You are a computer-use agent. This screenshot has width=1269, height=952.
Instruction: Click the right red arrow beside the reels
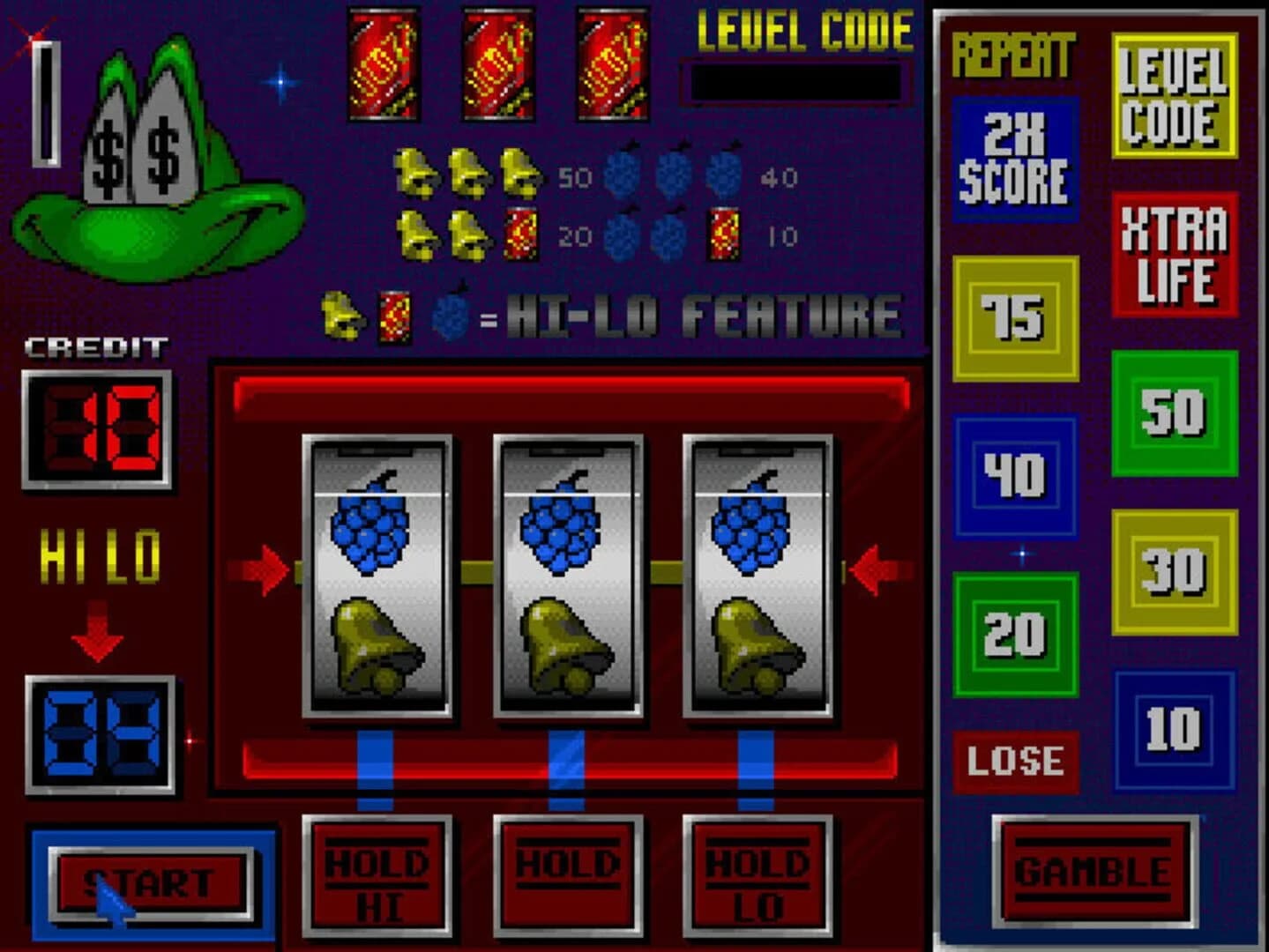pyautogui.click(x=869, y=569)
